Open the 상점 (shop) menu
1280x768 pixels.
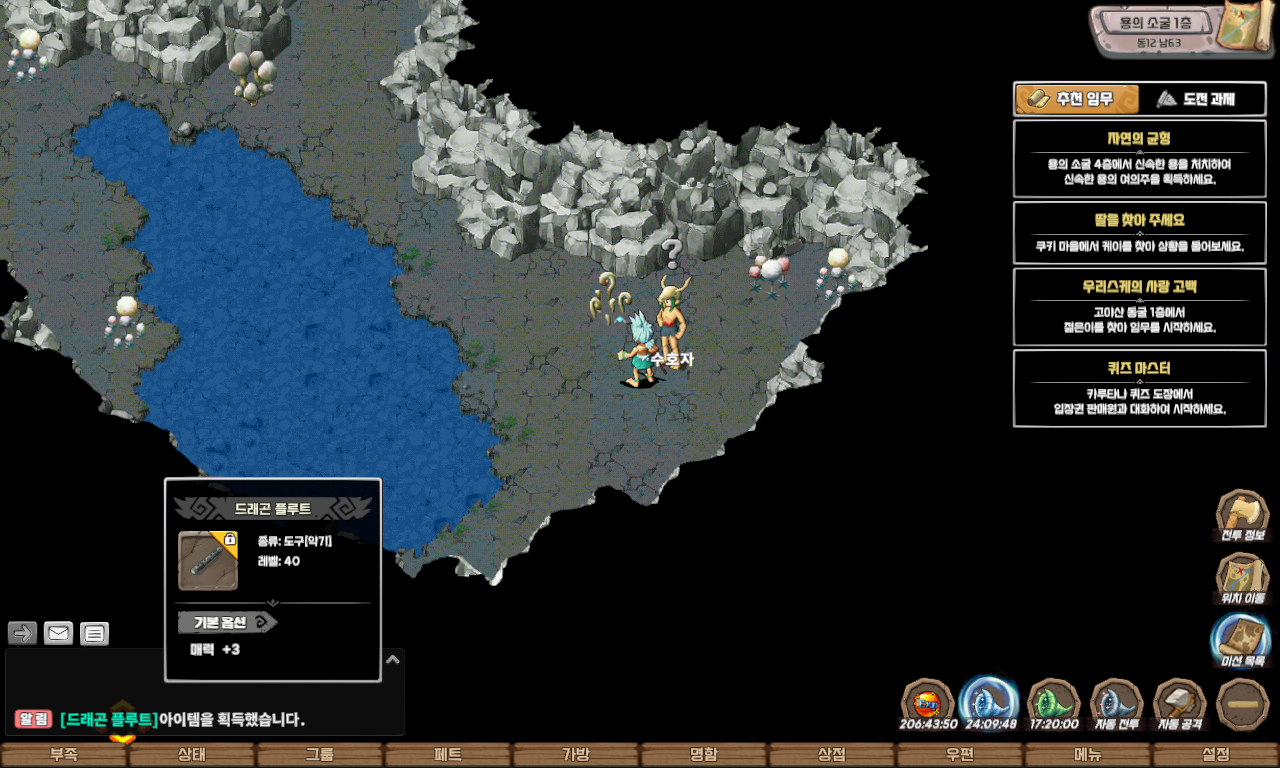point(832,755)
